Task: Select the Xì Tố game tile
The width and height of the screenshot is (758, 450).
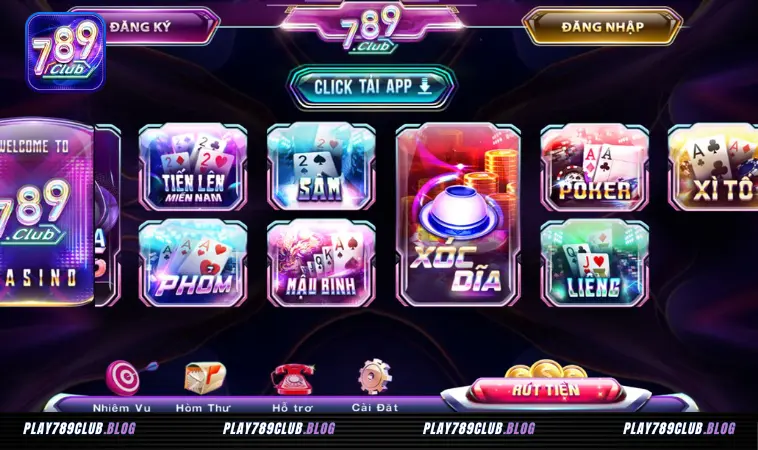Action: [714, 167]
